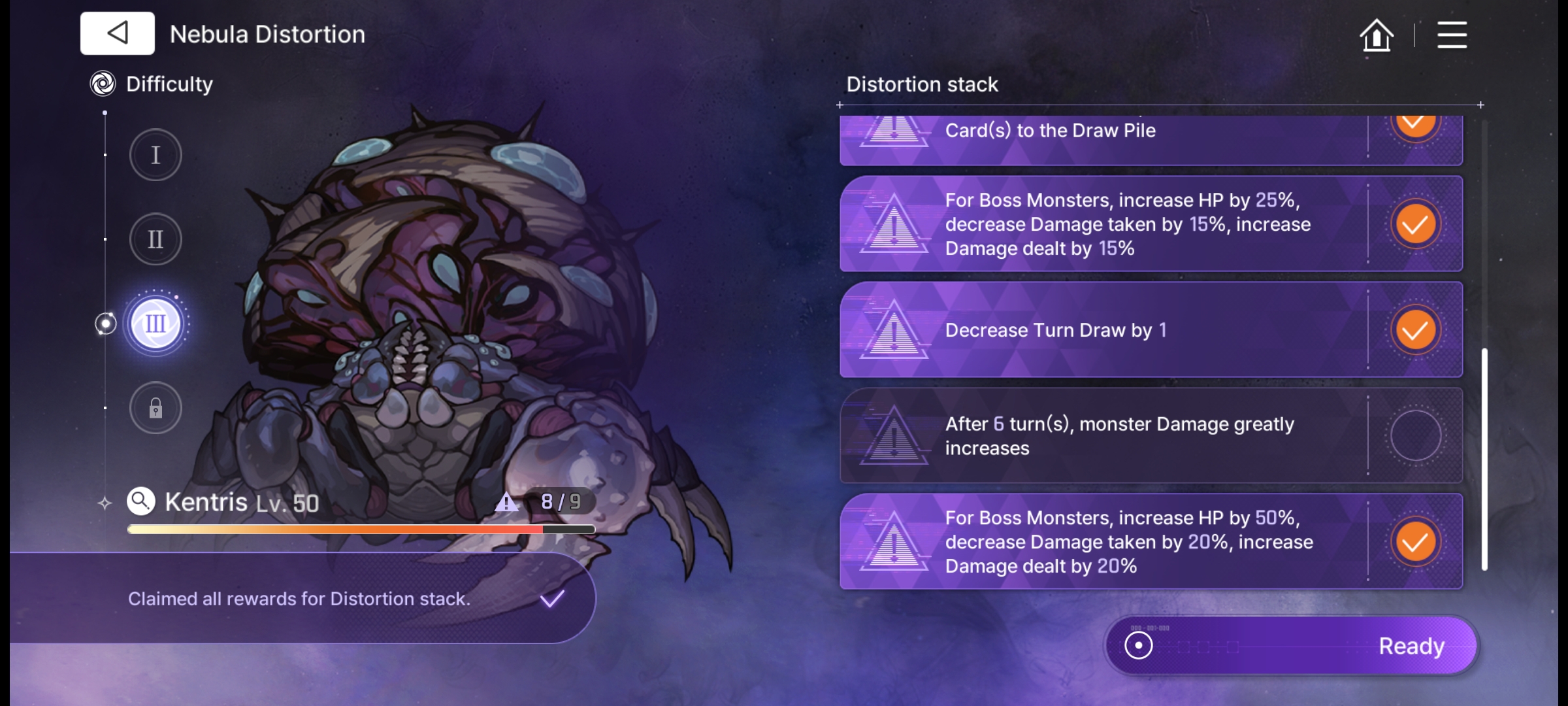Image resolution: width=1568 pixels, height=706 pixels.
Task: Click the Distortion stack scrollbar
Action: click(1484, 458)
